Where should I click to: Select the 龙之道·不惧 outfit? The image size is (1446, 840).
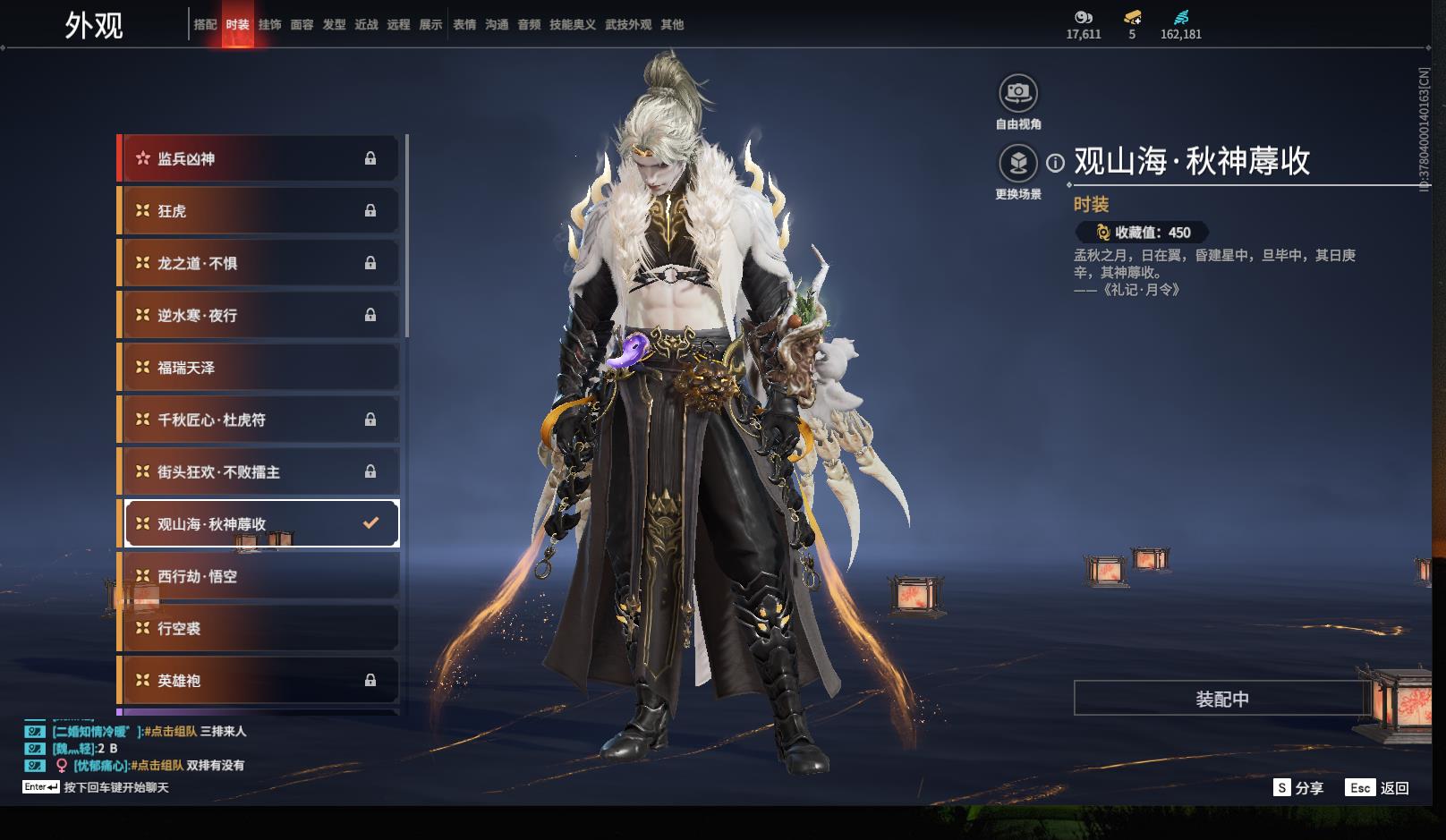click(x=259, y=263)
